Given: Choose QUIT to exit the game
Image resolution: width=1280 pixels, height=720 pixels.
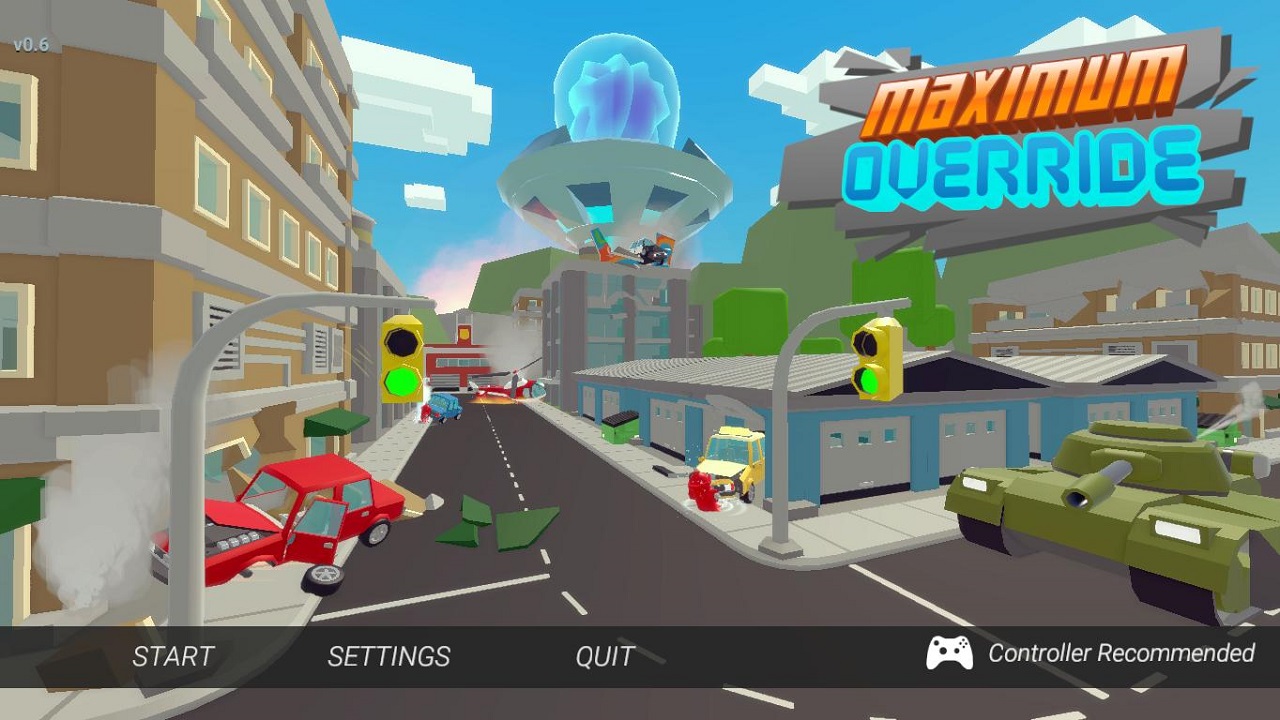Looking at the screenshot, I should pos(605,656).
